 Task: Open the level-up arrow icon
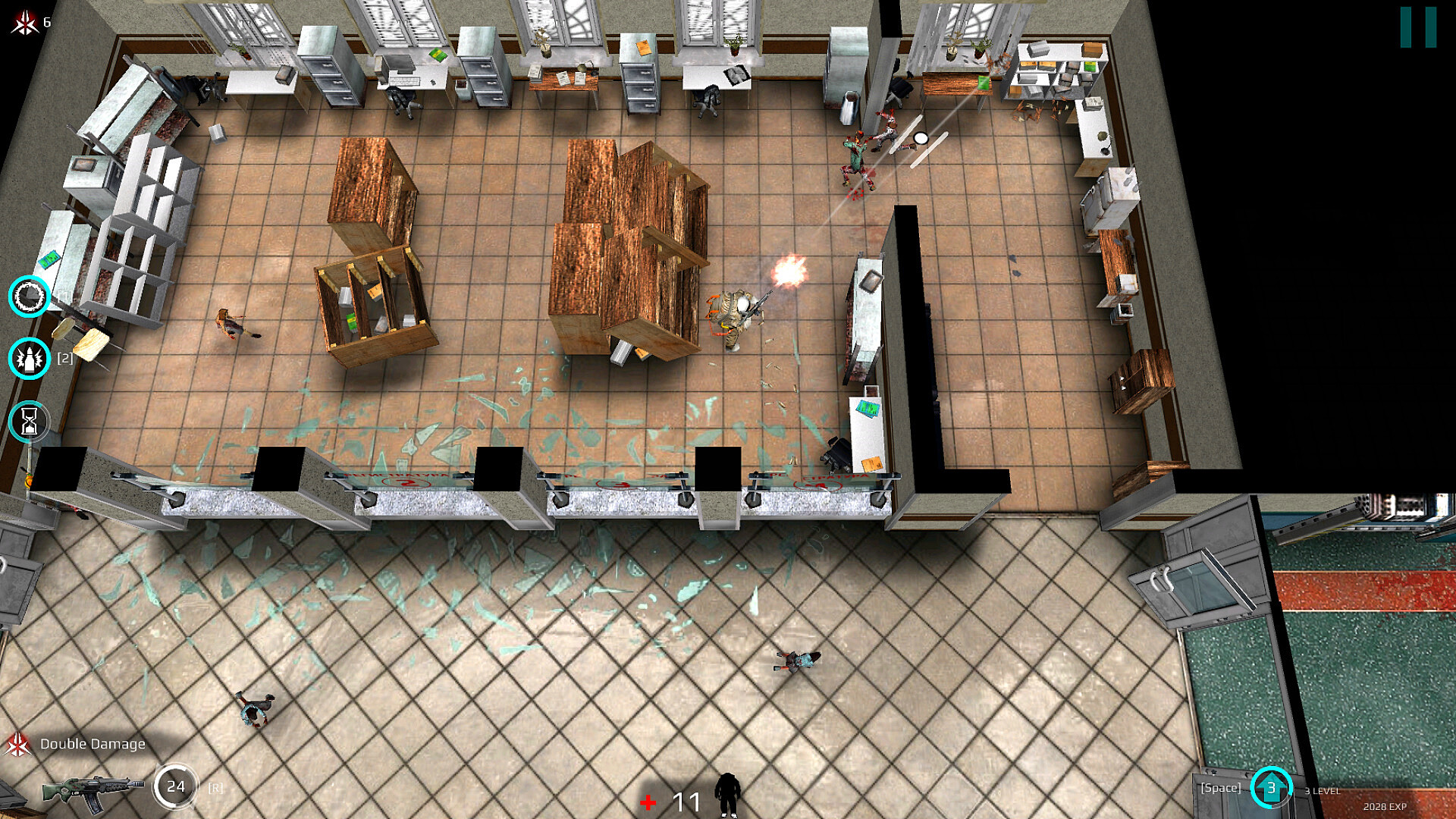pyautogui.click(x=1271, y=788)
